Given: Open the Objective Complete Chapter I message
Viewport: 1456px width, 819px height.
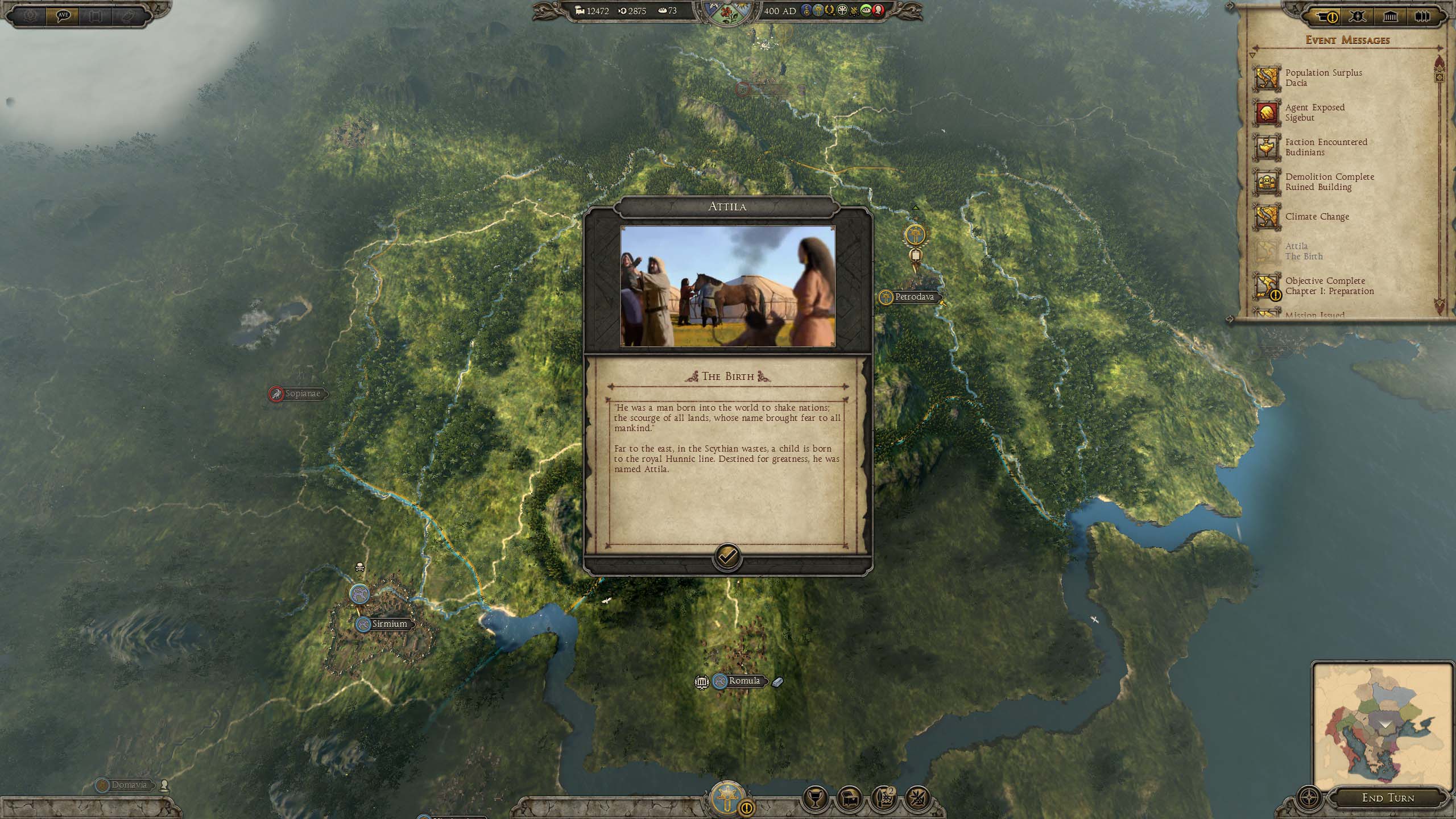Looking at the screenshot, I should (1329, 286).
